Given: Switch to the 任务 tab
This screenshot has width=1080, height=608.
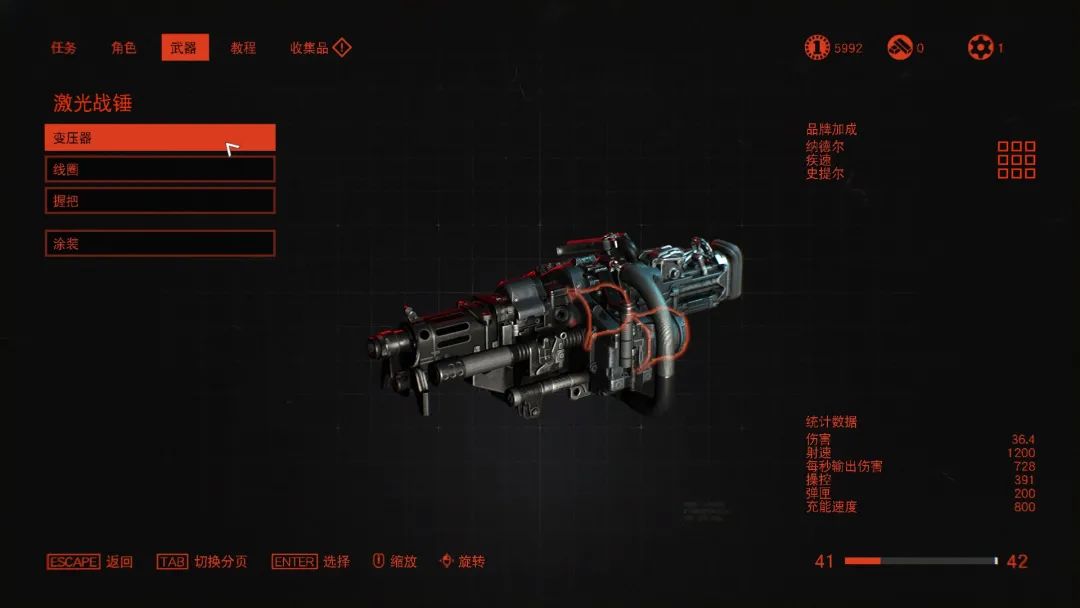Looking at the screenshot, I should click(64, 48).
